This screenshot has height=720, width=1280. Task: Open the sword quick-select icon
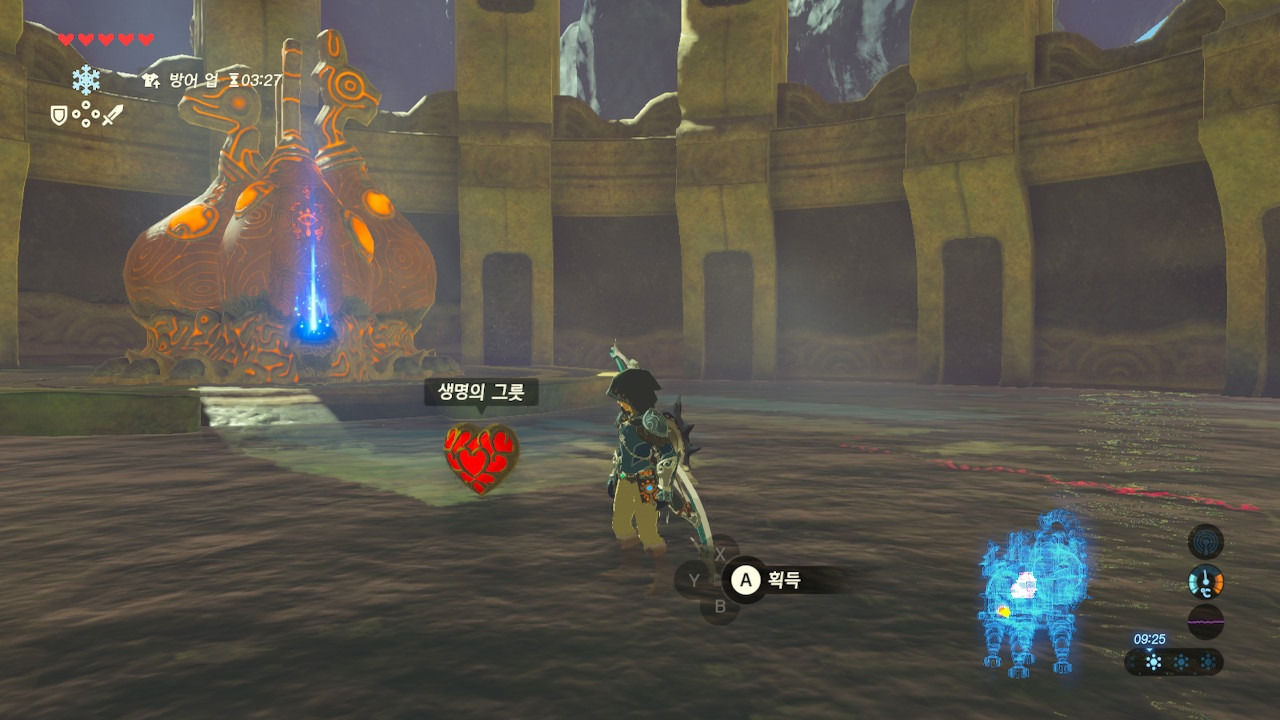[112, 116]
